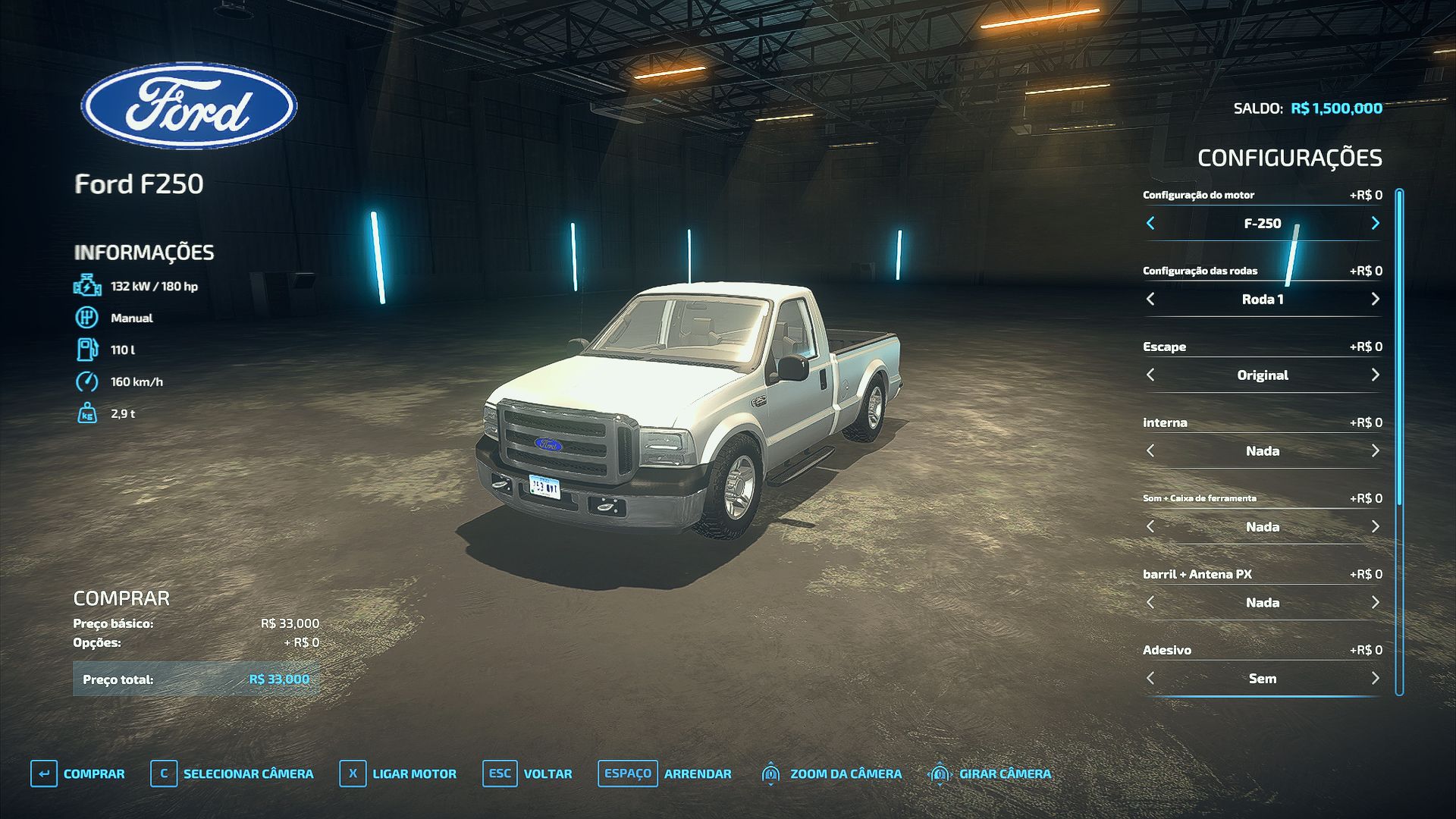
Task: Select the next engine configuration after F-250
Action: point(1374,223)
